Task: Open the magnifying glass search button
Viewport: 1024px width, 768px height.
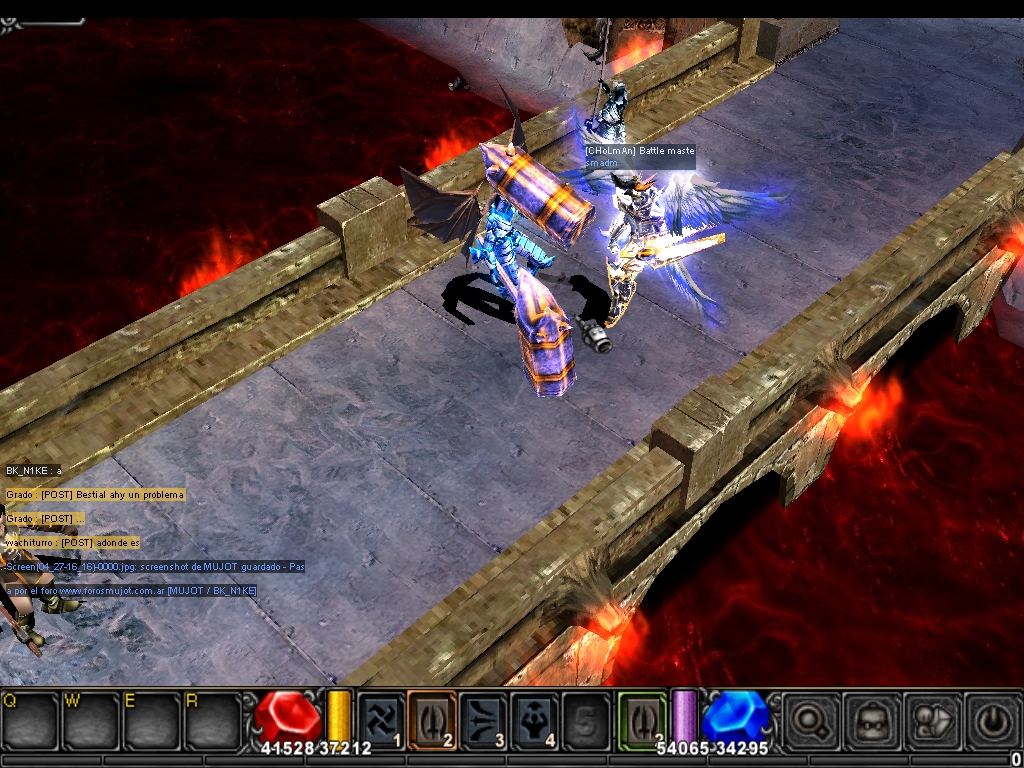Action: pos(808,720)
